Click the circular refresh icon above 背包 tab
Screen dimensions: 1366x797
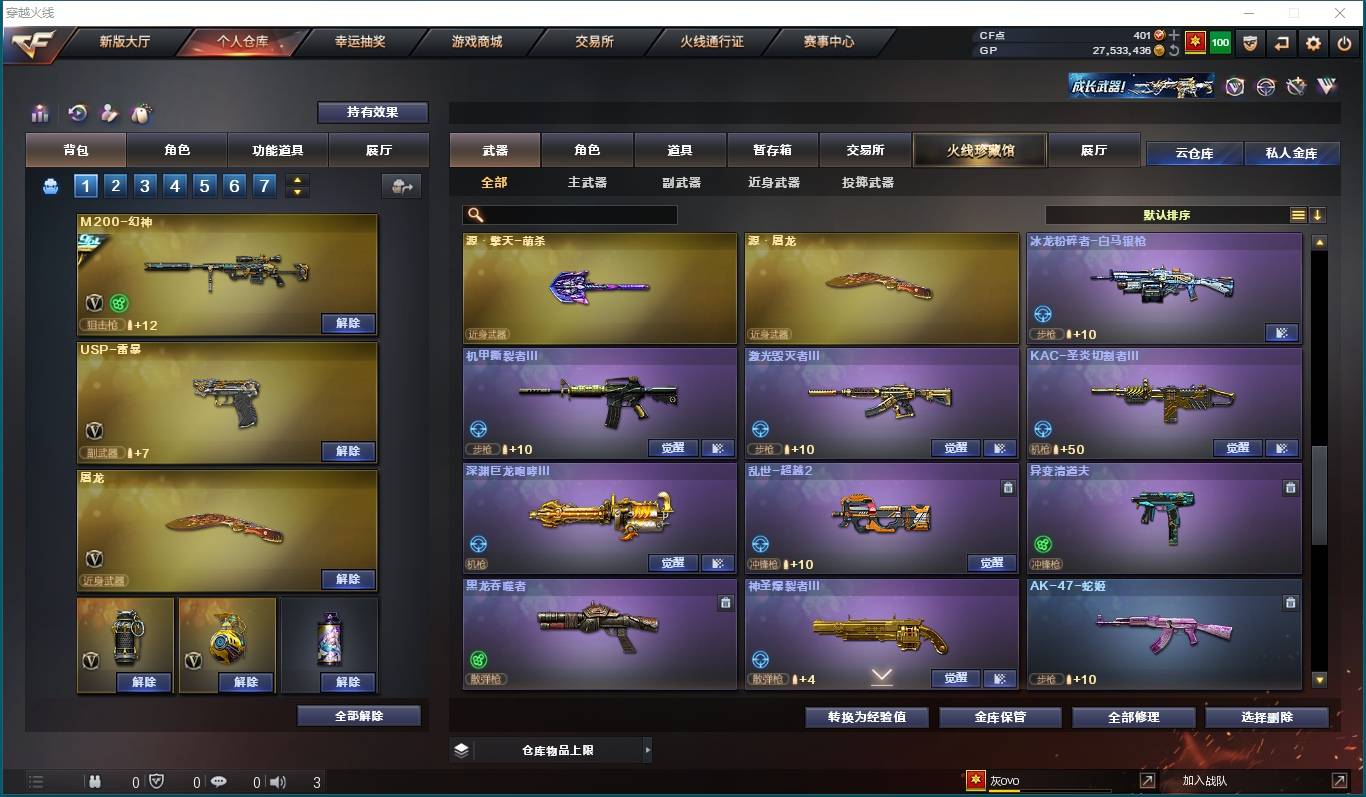[77, 113]
